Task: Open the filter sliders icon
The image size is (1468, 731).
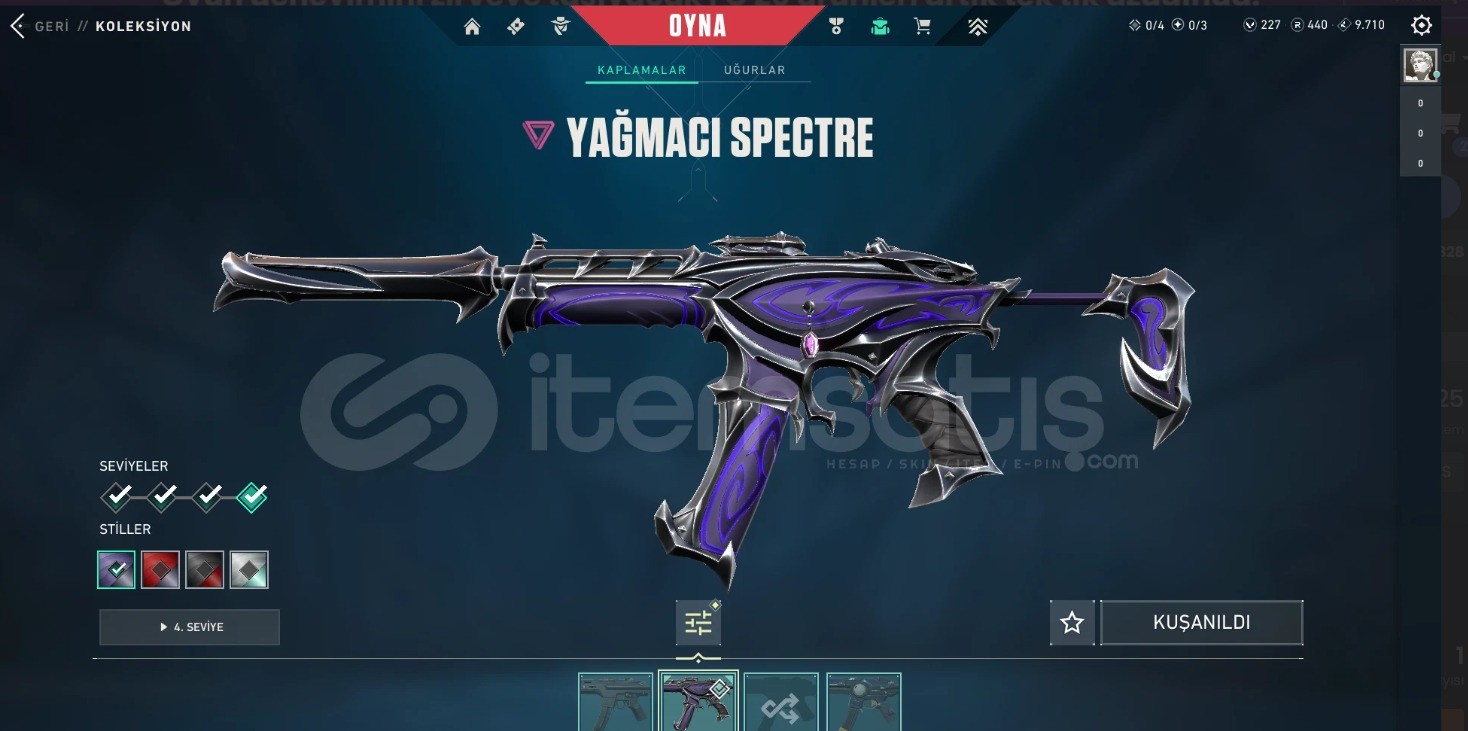Action: pos(698,623)
